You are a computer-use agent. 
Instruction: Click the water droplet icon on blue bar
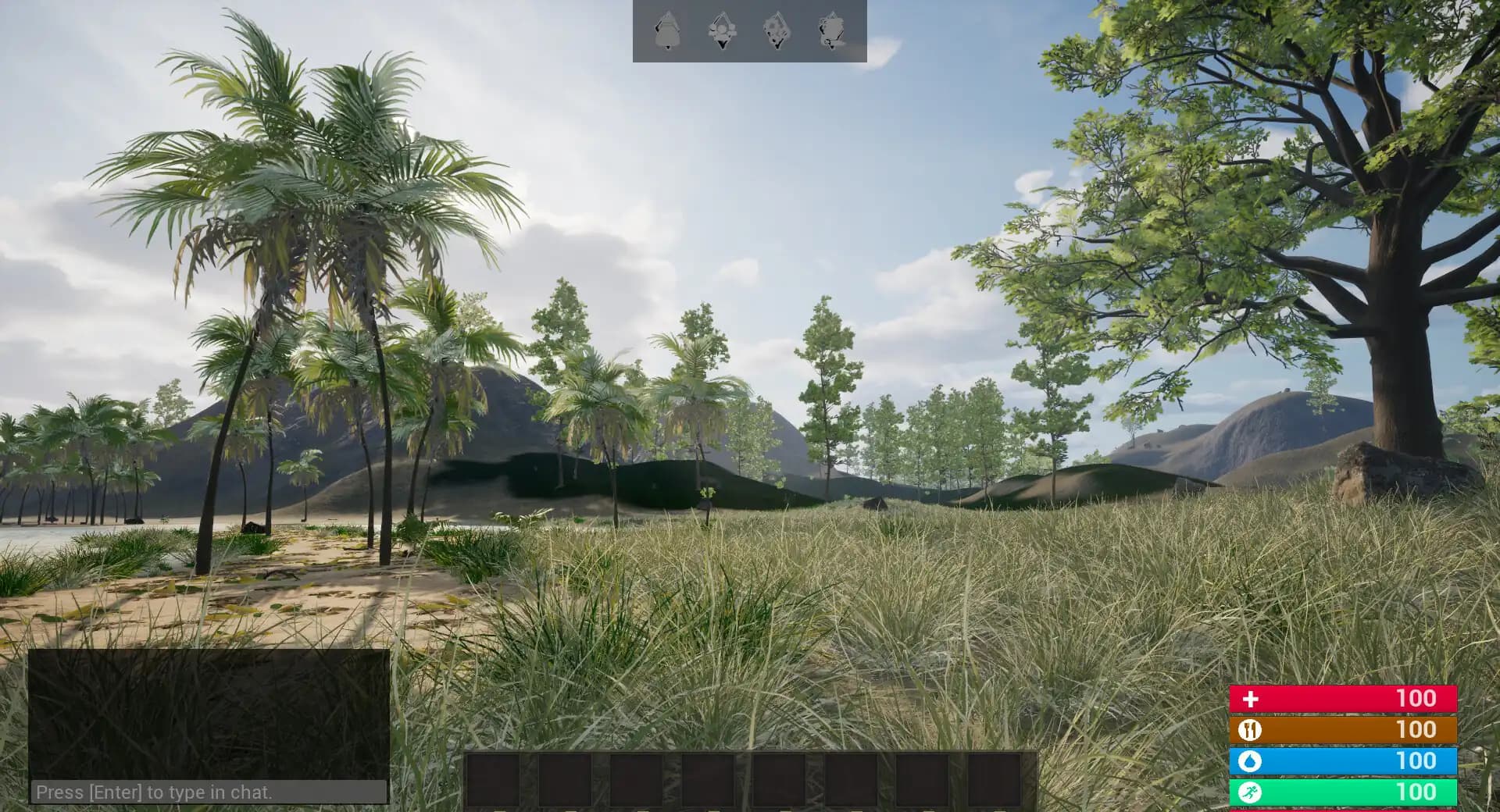click(1251, 760)
